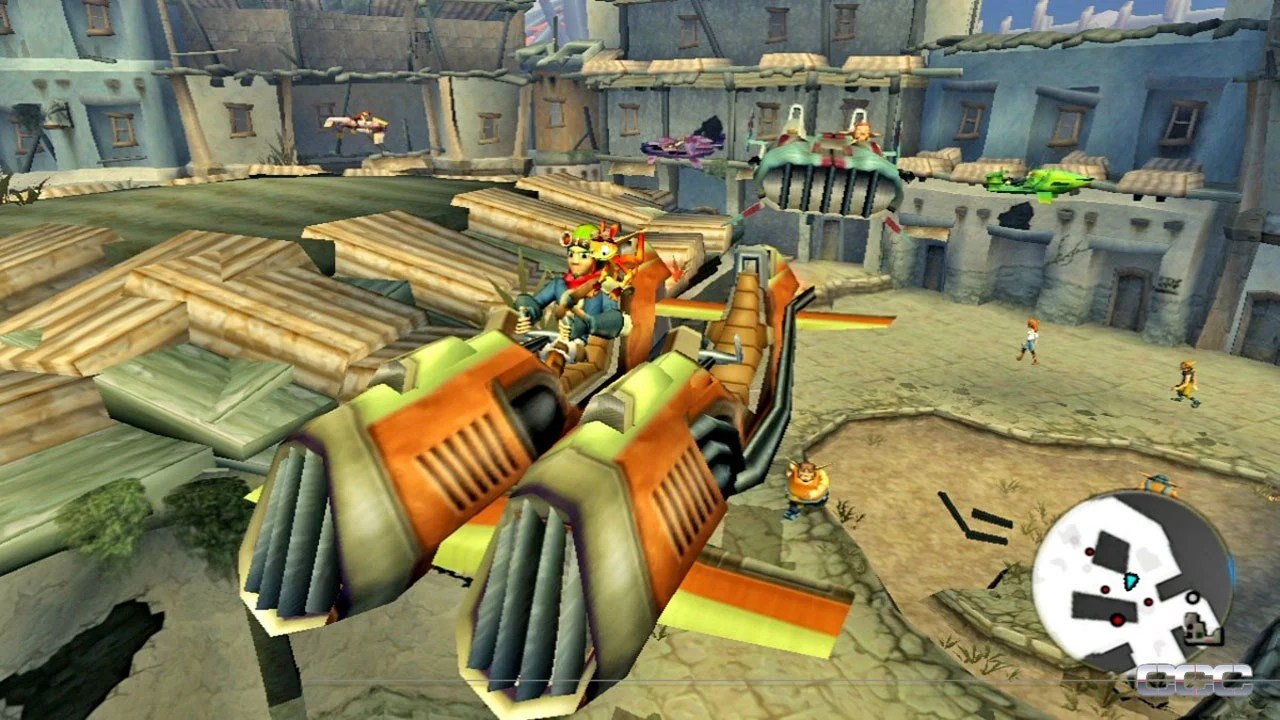Select the large red enemy dot on minimap
The width and height of the screenshot is (1280, 720).
(x=1116, y=619)
